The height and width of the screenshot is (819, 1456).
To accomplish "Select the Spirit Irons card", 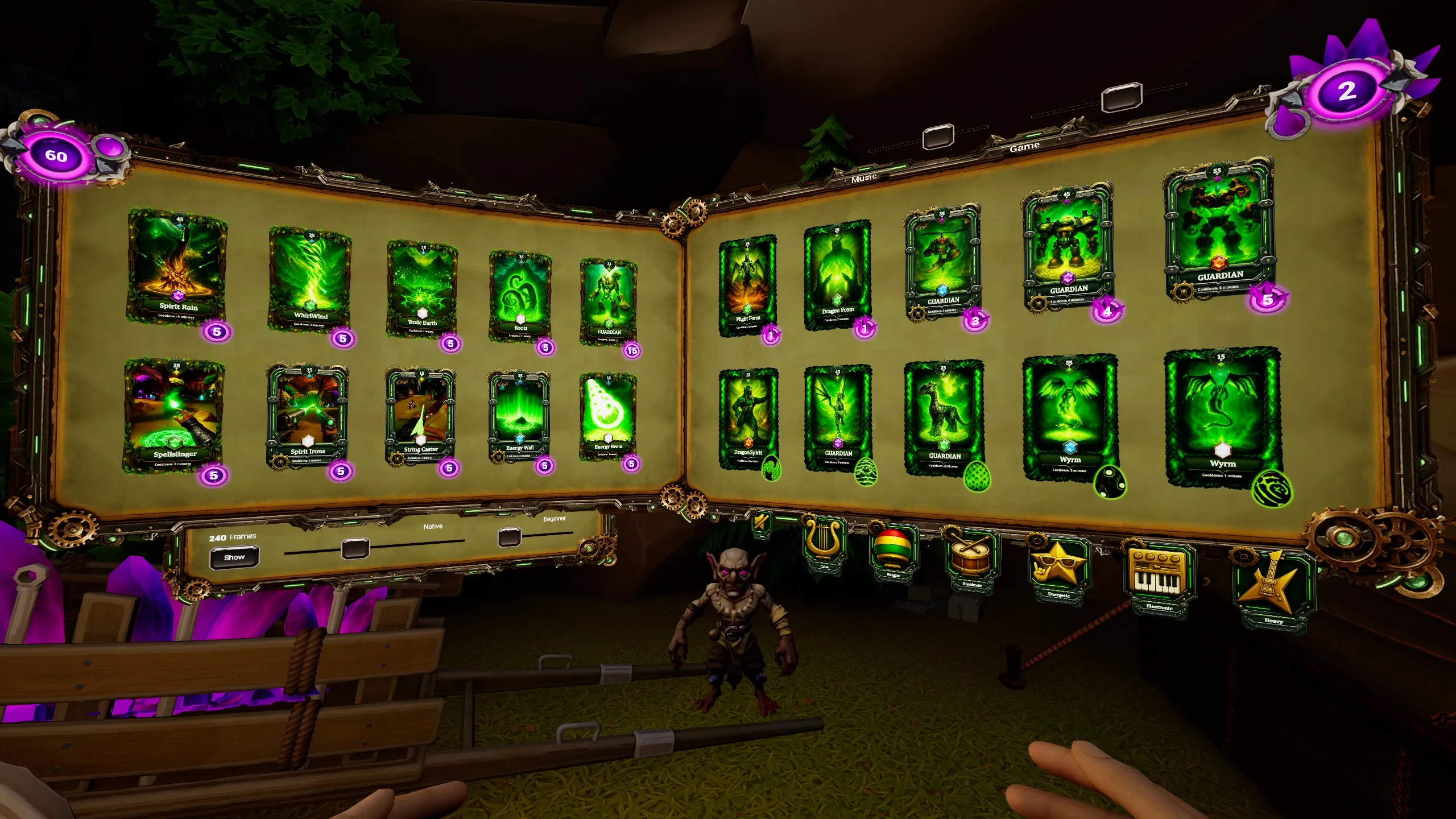I will point(307,416).
